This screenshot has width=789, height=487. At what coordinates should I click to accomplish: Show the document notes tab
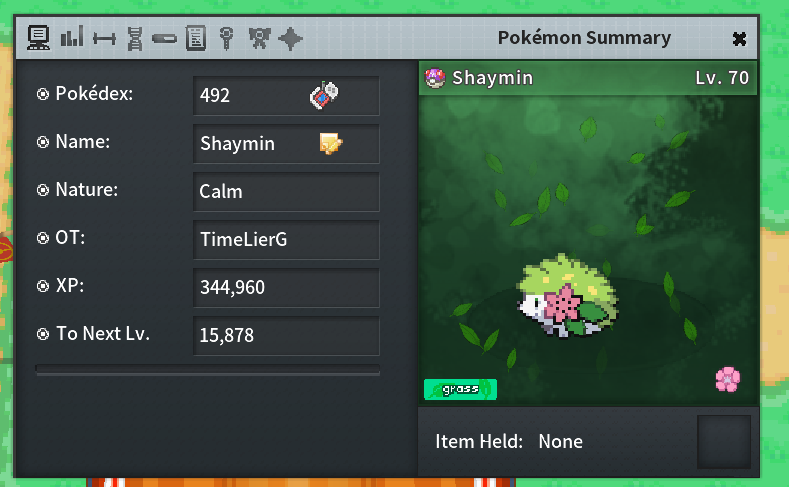pyautogui.click(x=196, y=38)
